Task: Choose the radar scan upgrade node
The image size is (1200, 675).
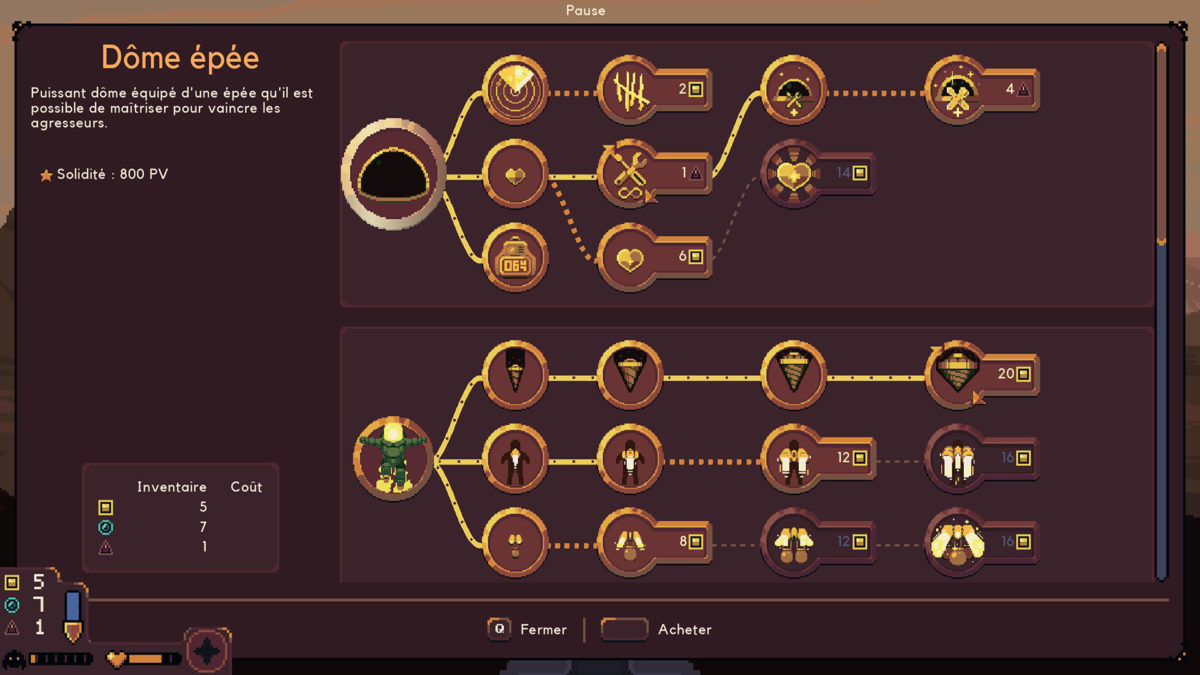Action: (x=516, y=90)
